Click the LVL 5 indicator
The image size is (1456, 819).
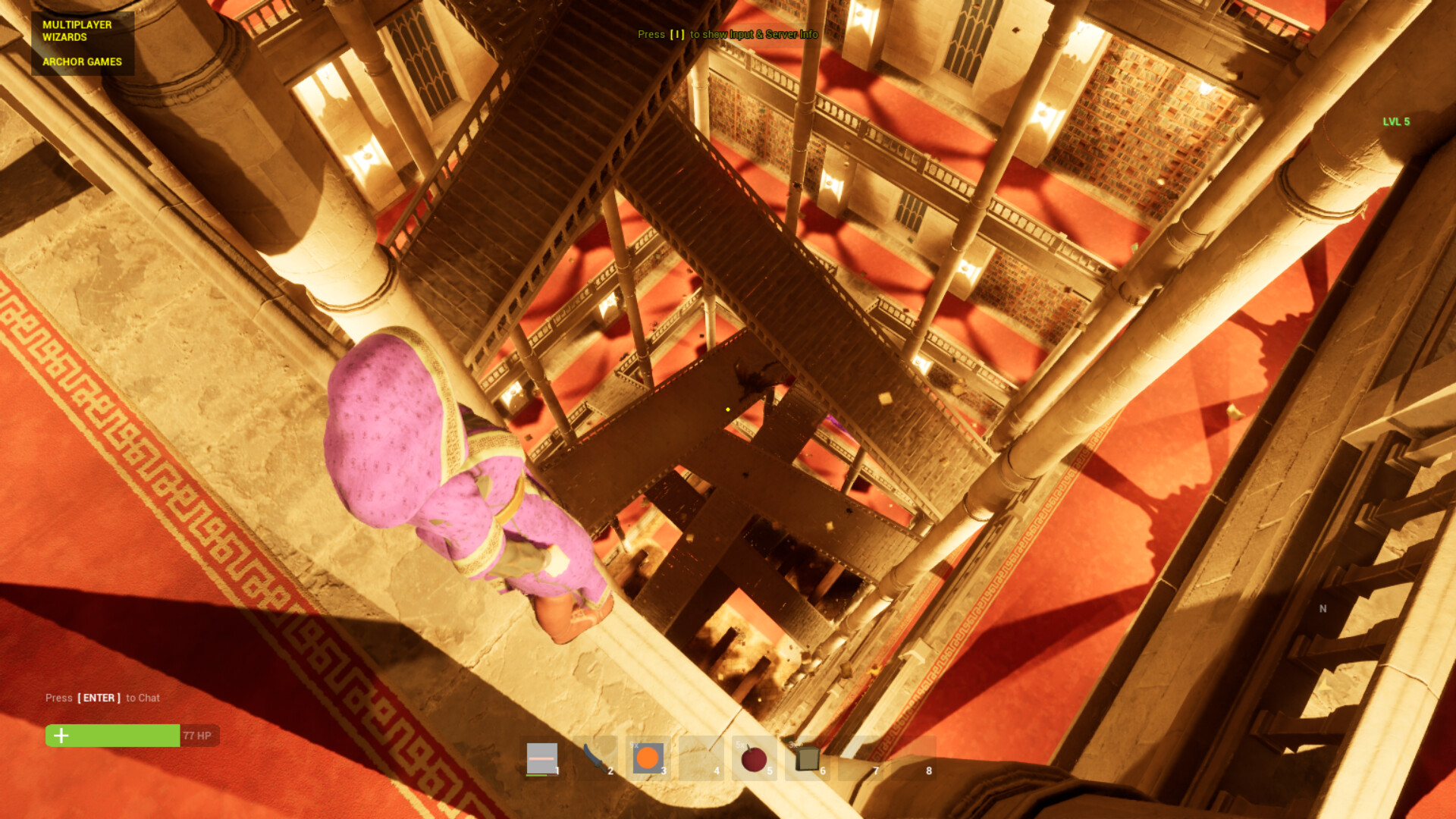pyautogui.click(x=1396, y=121)
